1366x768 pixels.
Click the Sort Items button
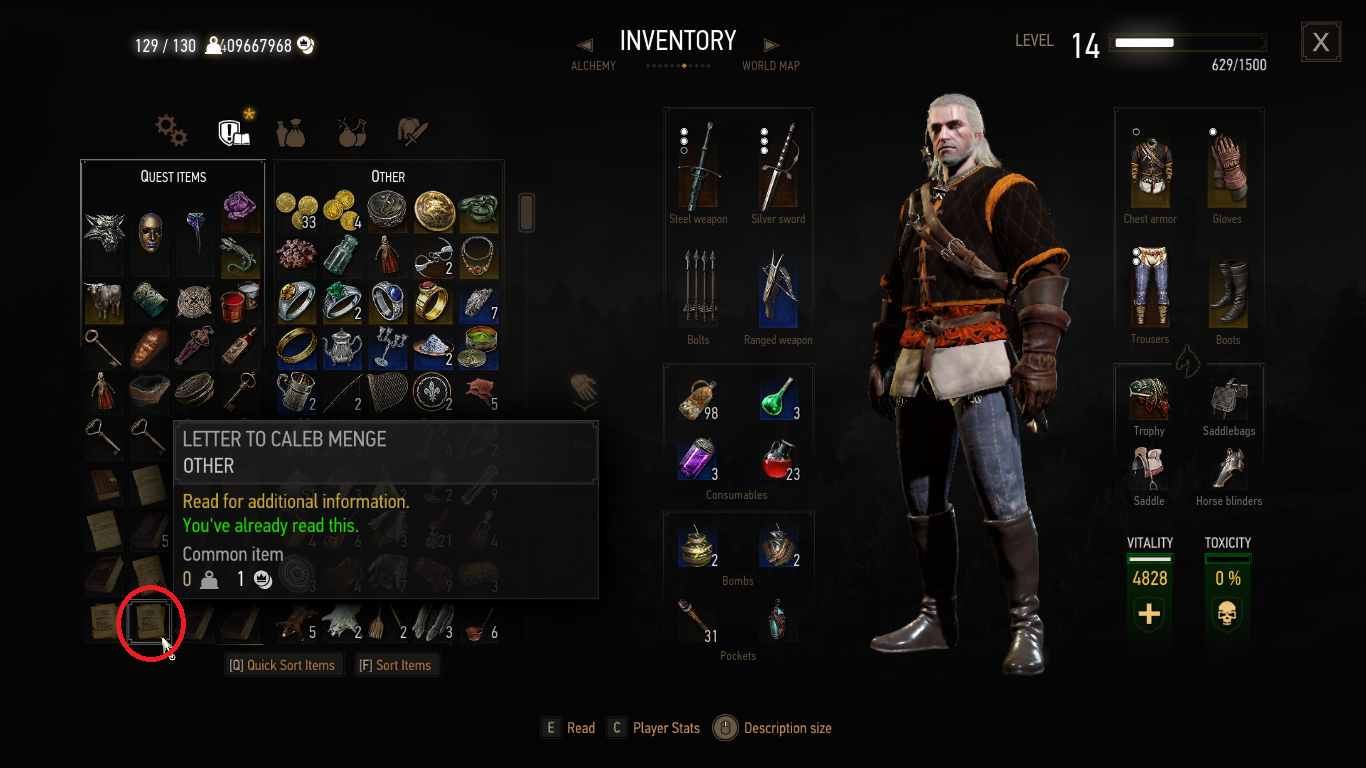[x=396, y=664]
